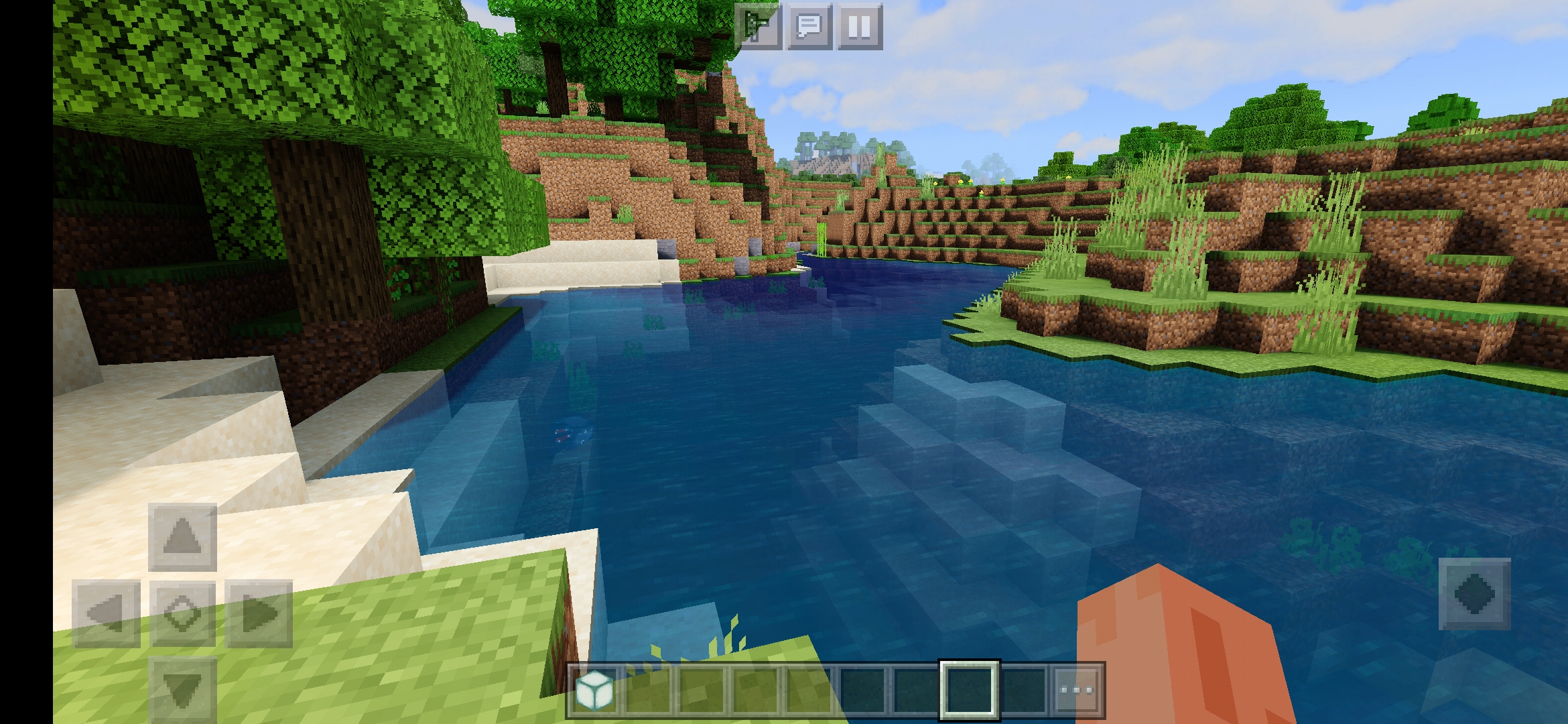Image resolution: width=1568 pixels, height=724 pixels.
Task: Select the white block hotbar slot
Action: pos(595,690)
